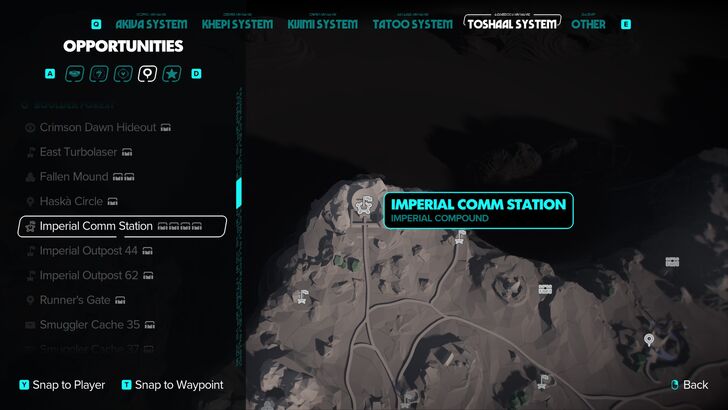This screenshot has width=728, height=410.
Task: Switch to the Akiva System tab
Action: (151, 23)
